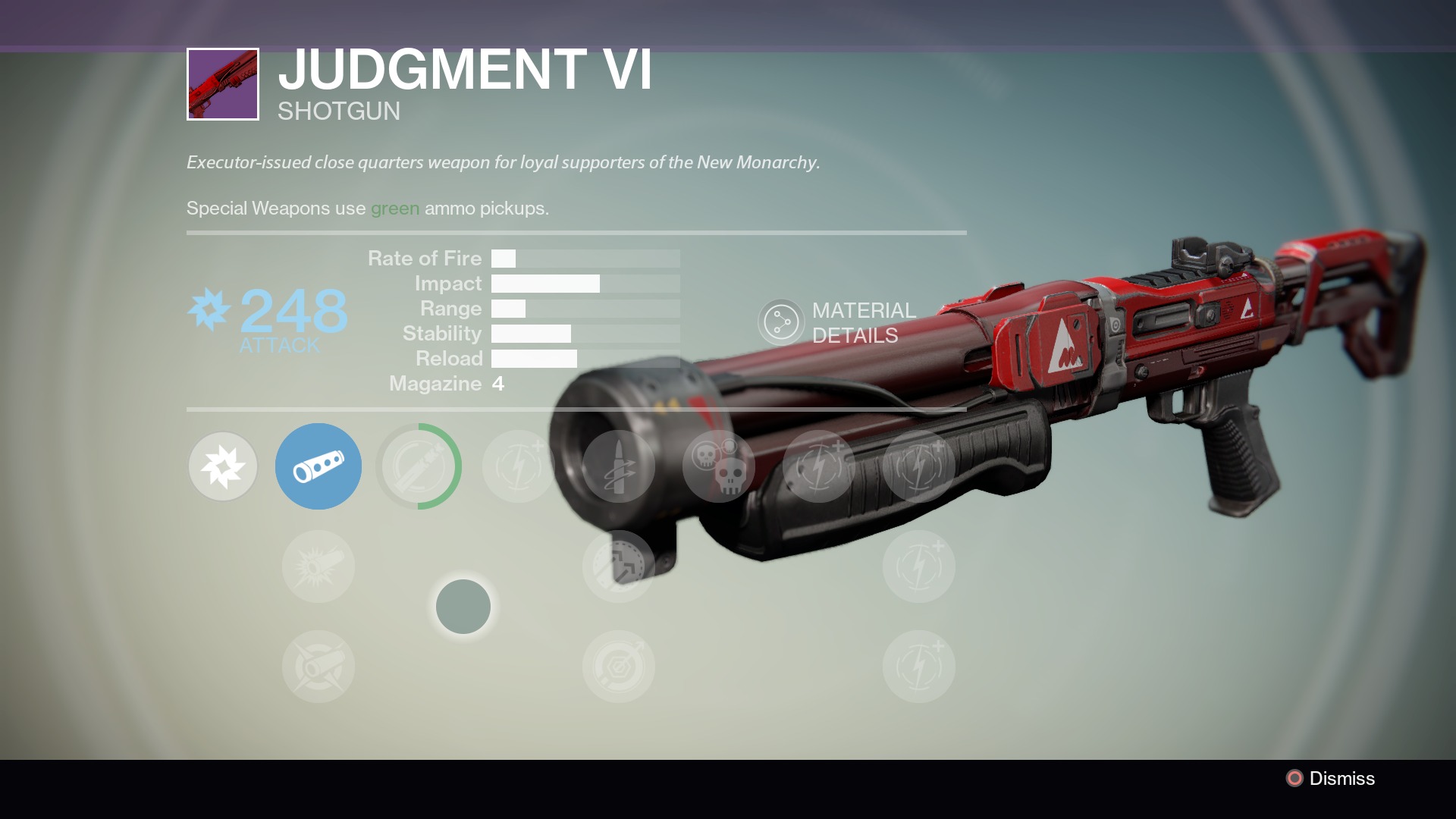Toggle the empty teal upgrade node
1456x819 pixels.
tap(464, 607)
